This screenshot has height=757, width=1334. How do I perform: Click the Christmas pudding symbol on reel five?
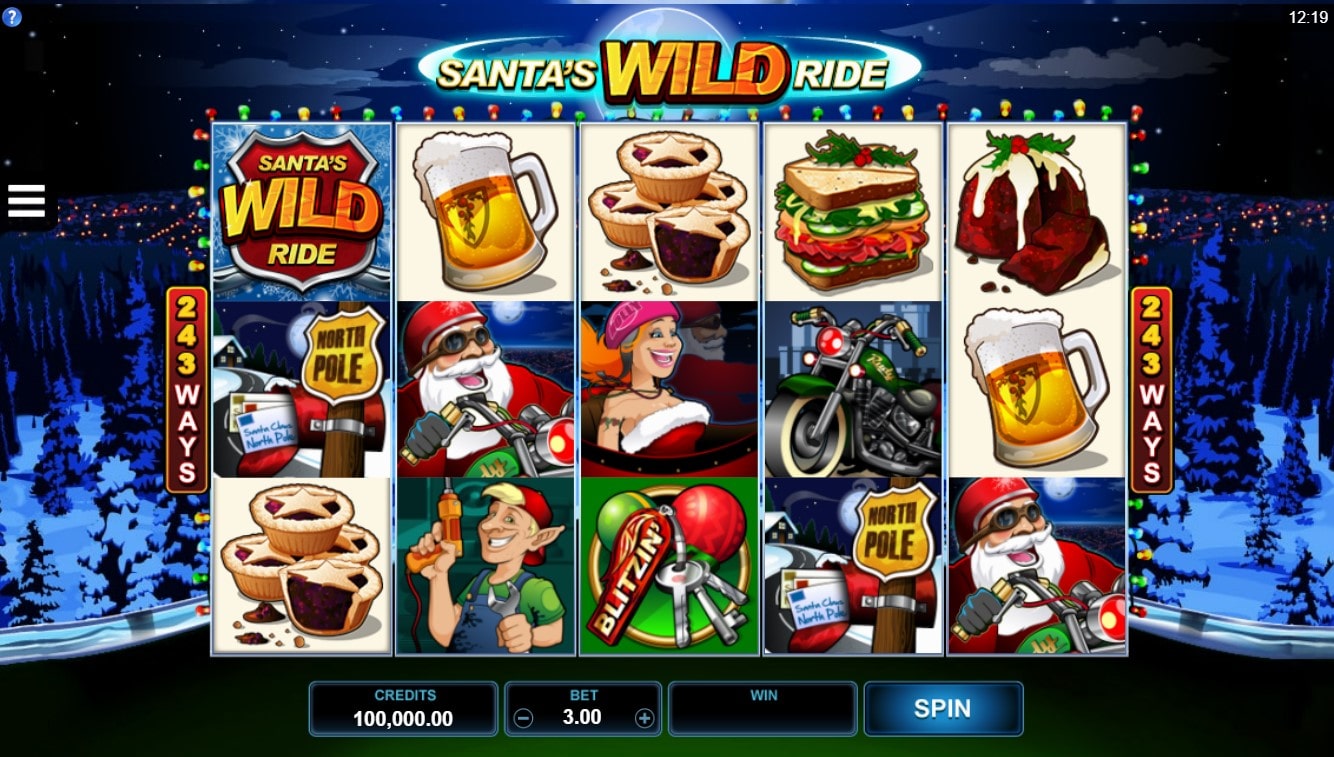[x=1035, y=207]
